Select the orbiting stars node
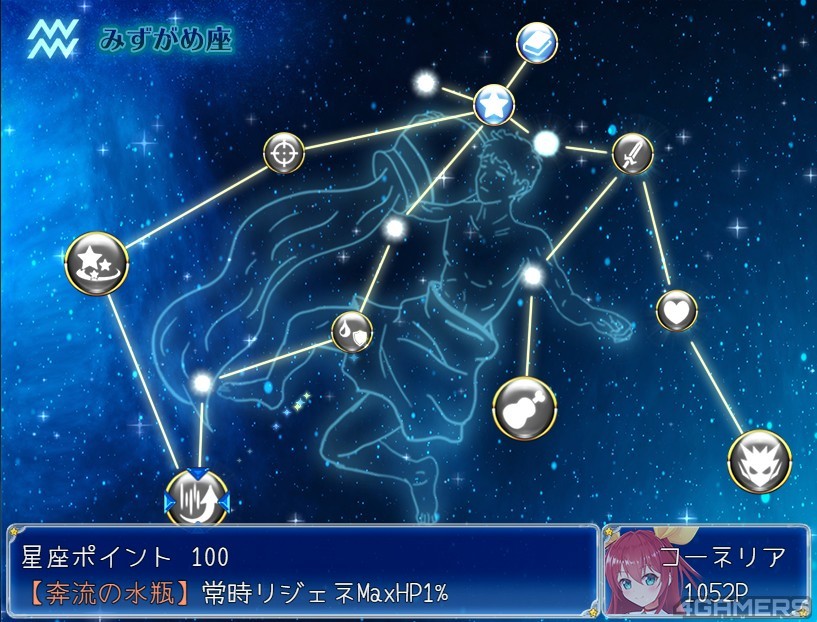This screenshot has width=817, height=622. [96, 264]
